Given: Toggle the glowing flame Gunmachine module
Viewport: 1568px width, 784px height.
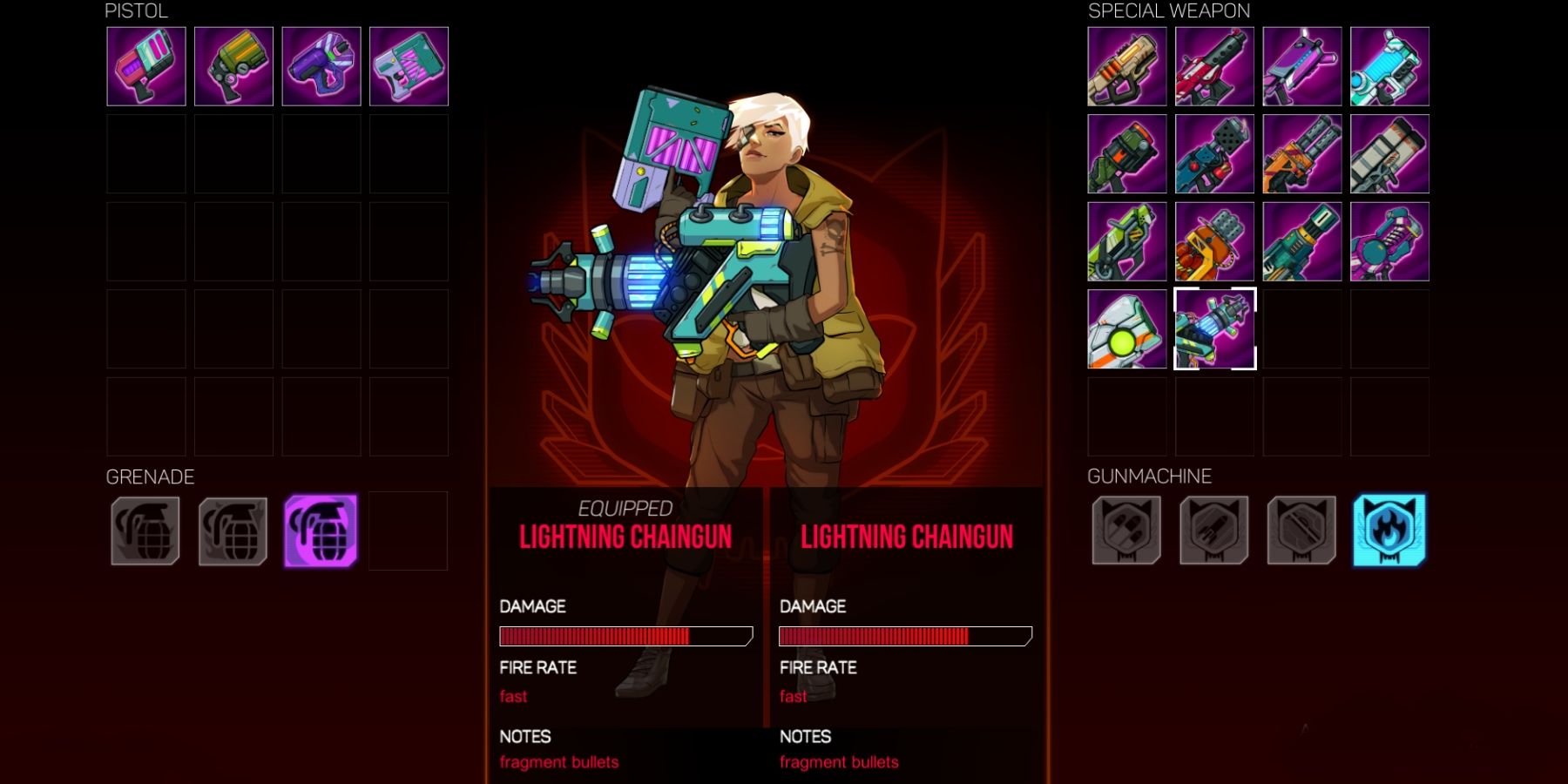Looking at the screenshot, I should click(1390, 531).
